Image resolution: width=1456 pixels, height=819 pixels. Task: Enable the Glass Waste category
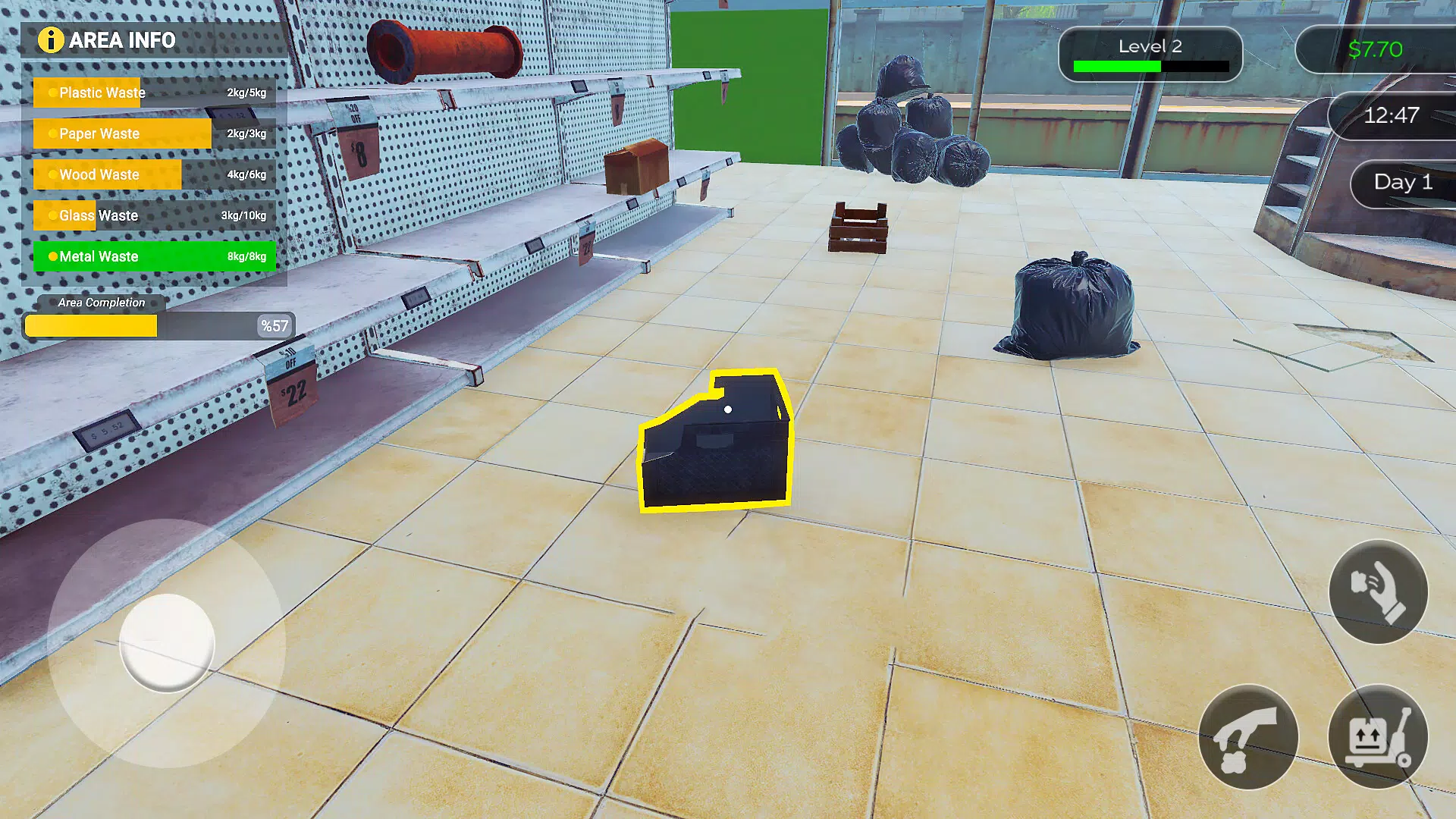[99, 215]
